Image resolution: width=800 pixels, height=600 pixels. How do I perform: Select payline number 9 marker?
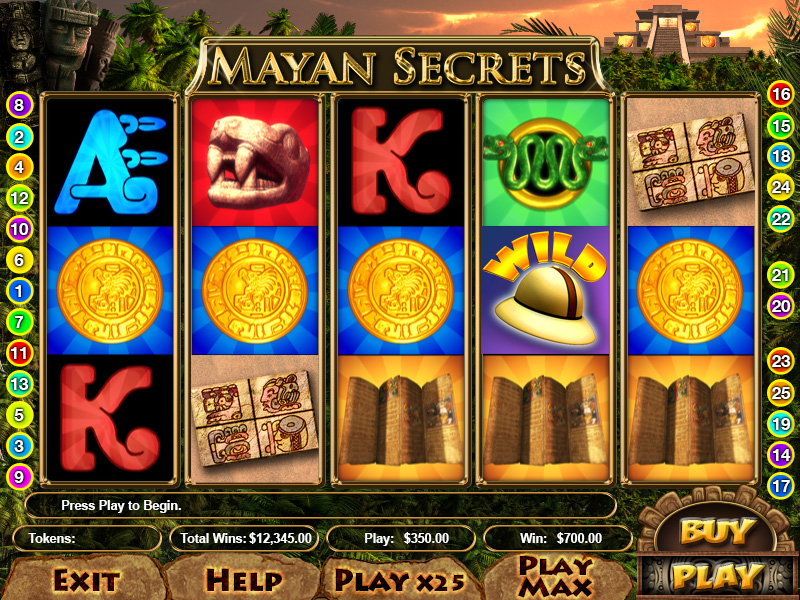click(x=19, y=477)
